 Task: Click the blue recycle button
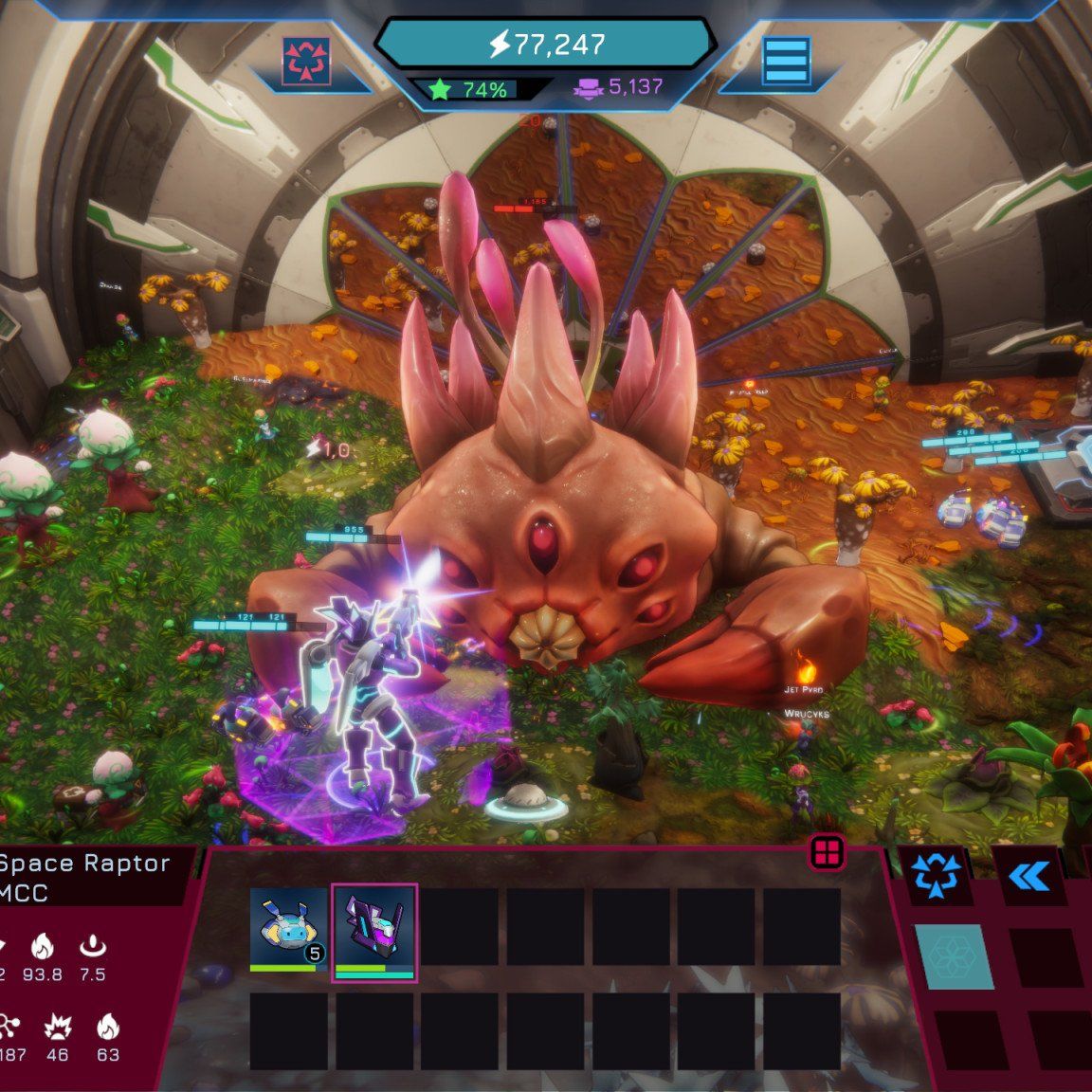(x=935, y=875)
